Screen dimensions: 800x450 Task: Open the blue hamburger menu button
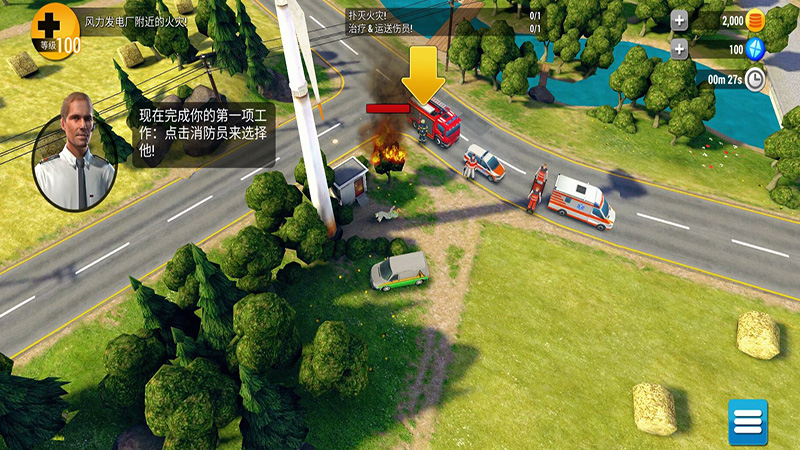(x=747, y=422)
